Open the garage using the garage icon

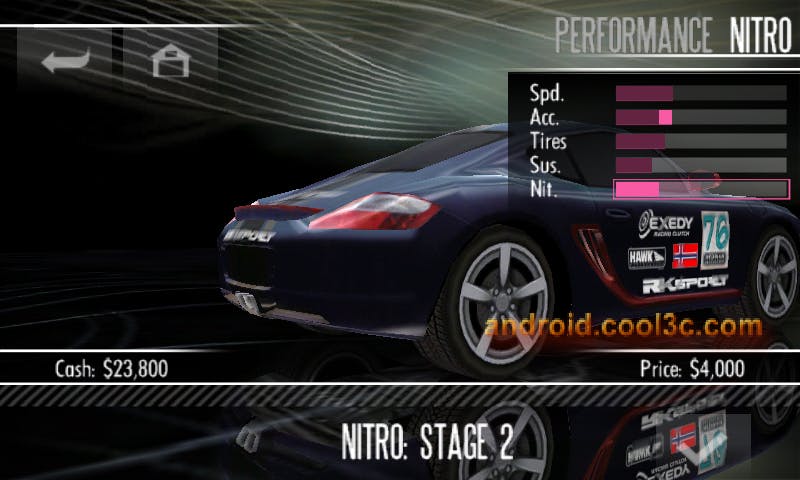point(170,60)
